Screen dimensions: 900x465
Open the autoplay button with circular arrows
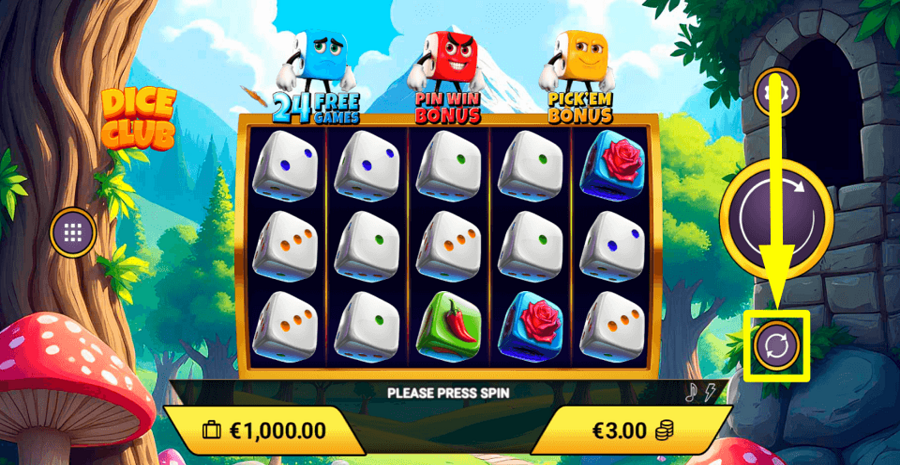point(777,345)
